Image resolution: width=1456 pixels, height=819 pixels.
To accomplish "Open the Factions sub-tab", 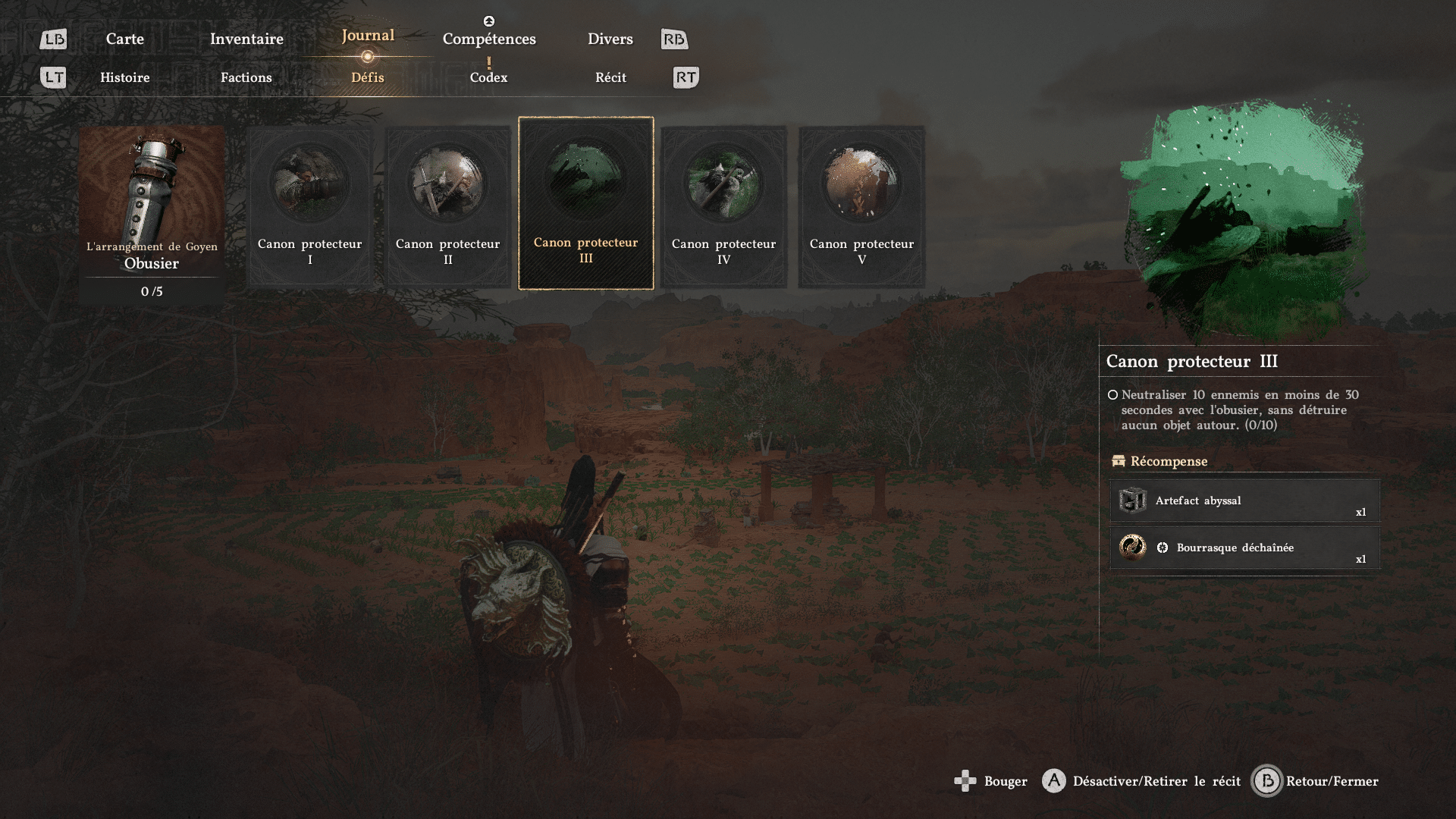I will point(246,77).
